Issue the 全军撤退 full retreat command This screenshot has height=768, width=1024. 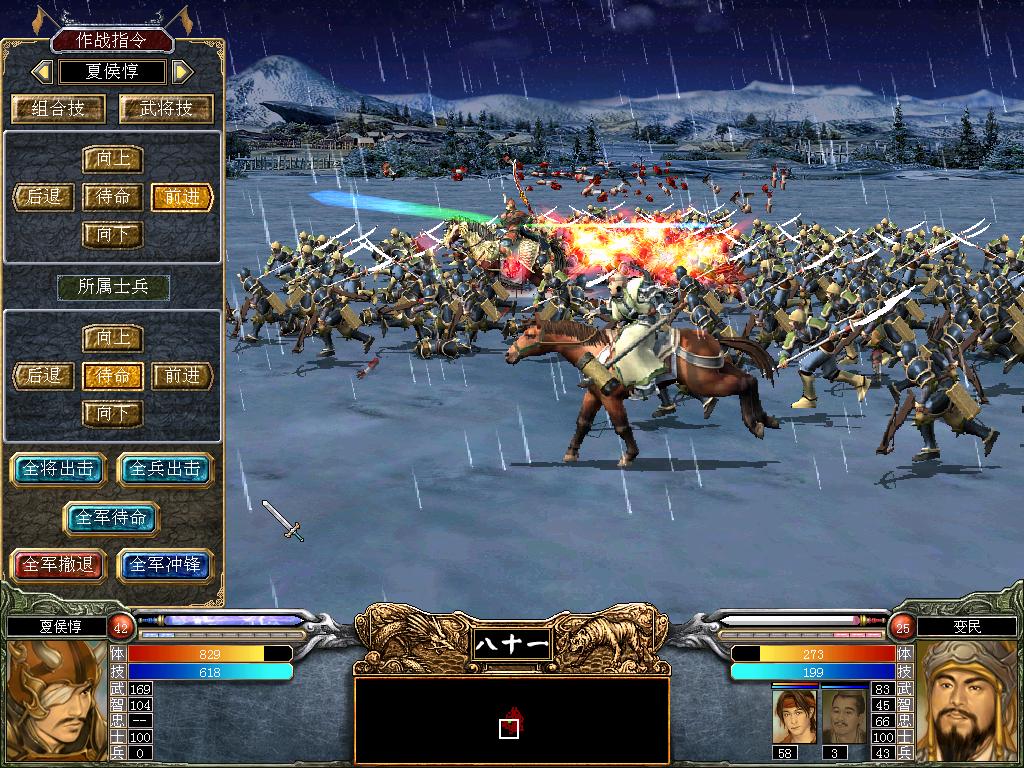pos(59,565)
